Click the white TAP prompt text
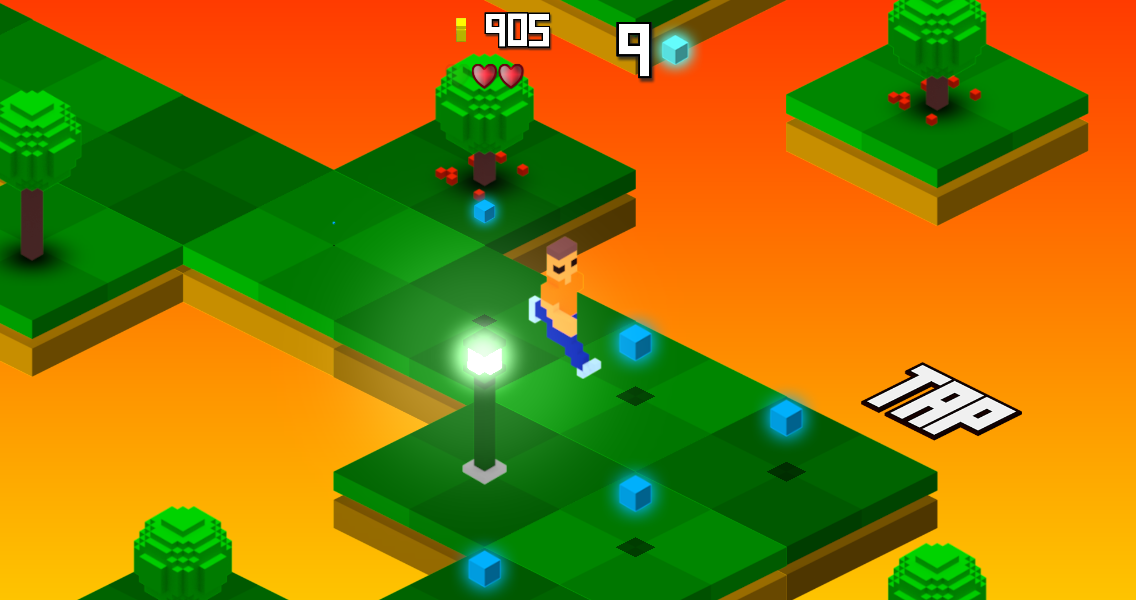 point(942,400)
